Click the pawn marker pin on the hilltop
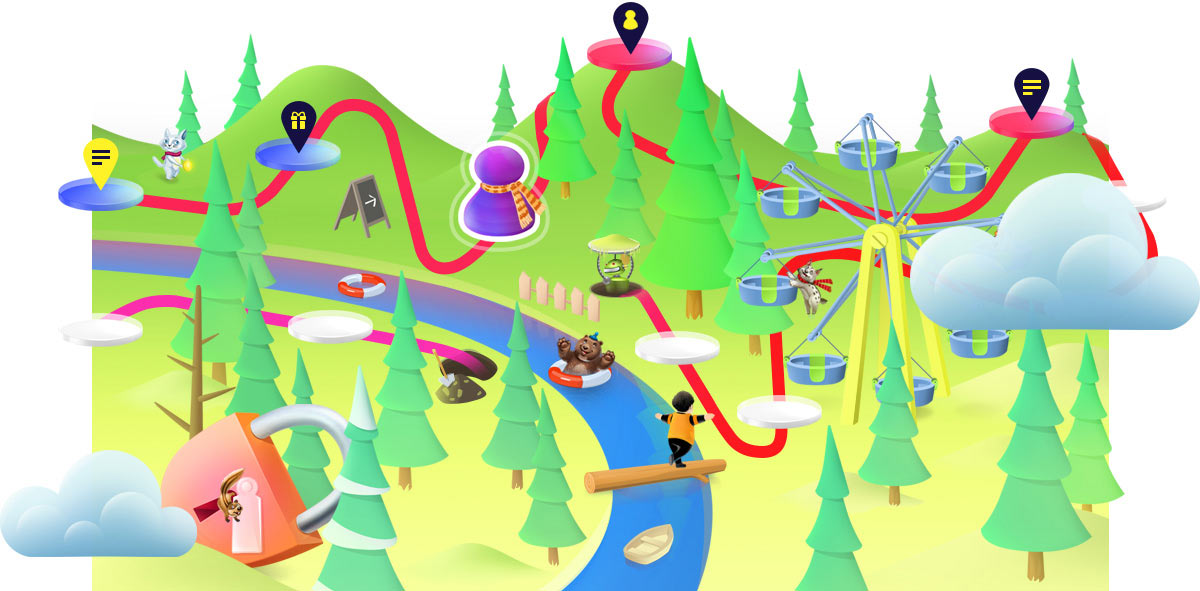The width and height of the screenshot is (1200, 591). [x=630, y=24]
